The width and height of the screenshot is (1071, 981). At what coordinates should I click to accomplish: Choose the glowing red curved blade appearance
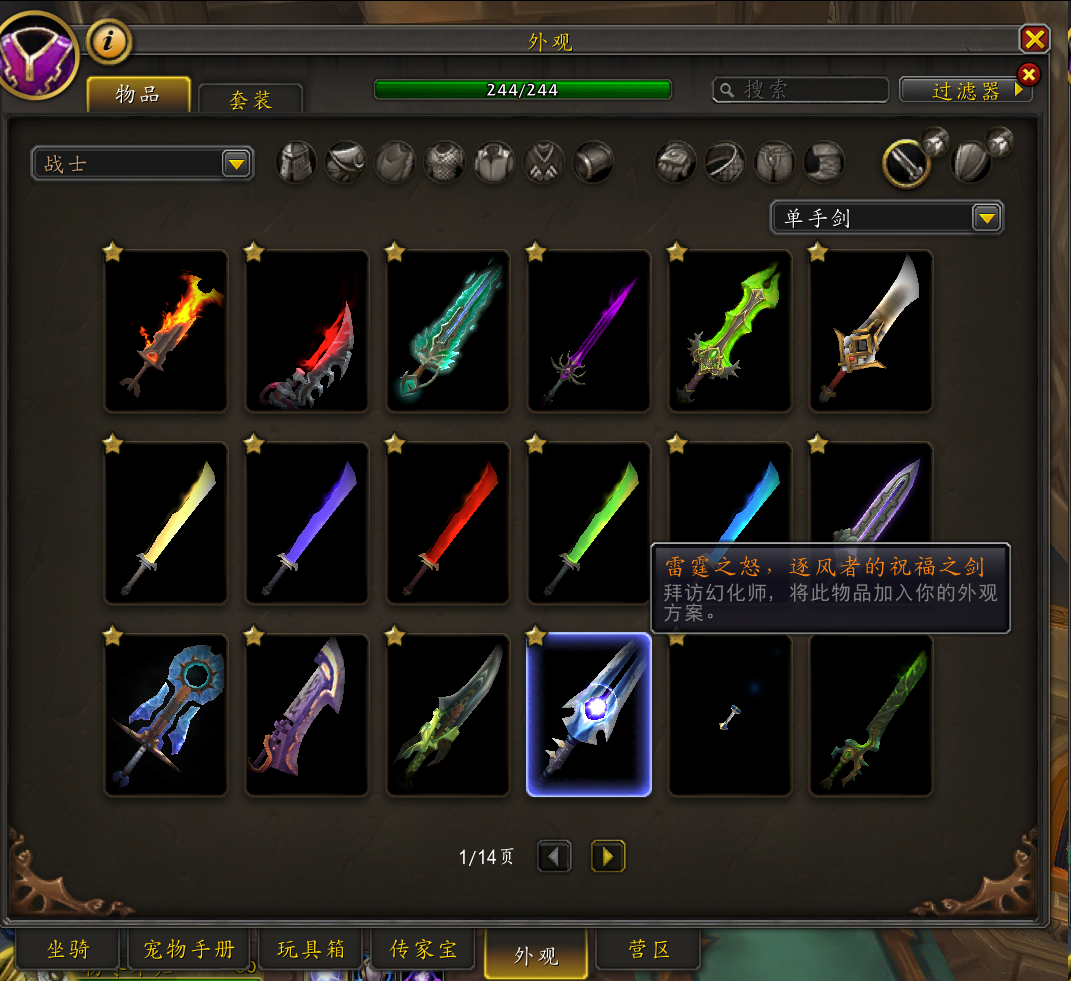point(307,331)
